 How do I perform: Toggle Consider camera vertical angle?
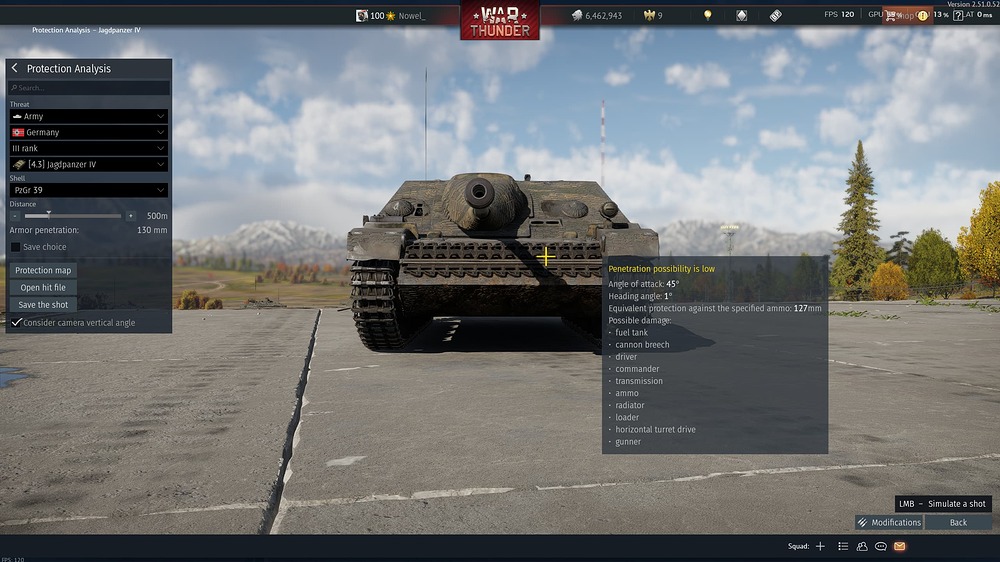pos(16,323)
